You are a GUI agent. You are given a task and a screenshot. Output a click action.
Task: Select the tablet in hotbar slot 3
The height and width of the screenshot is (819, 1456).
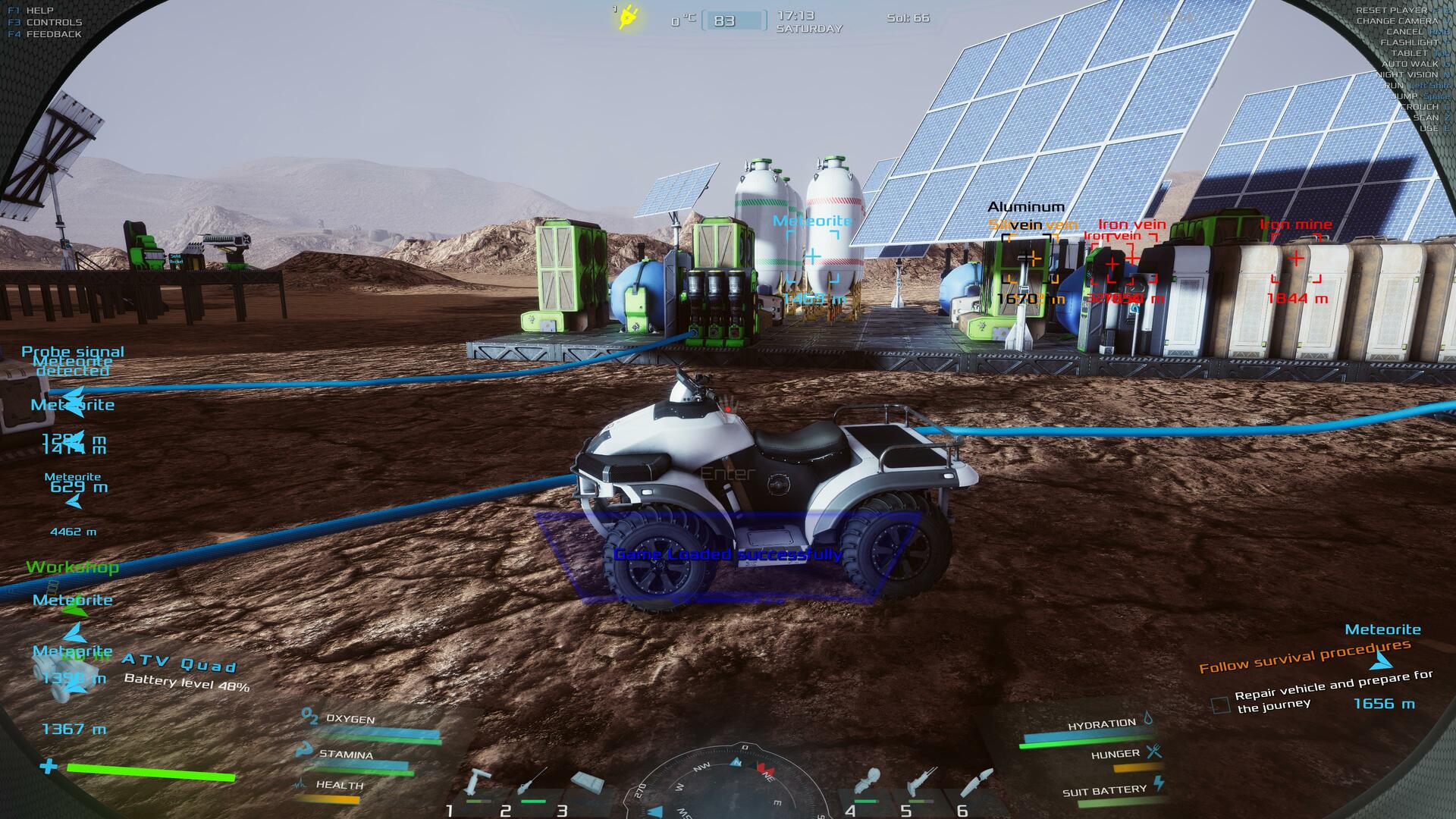click(x=587, y=783)
